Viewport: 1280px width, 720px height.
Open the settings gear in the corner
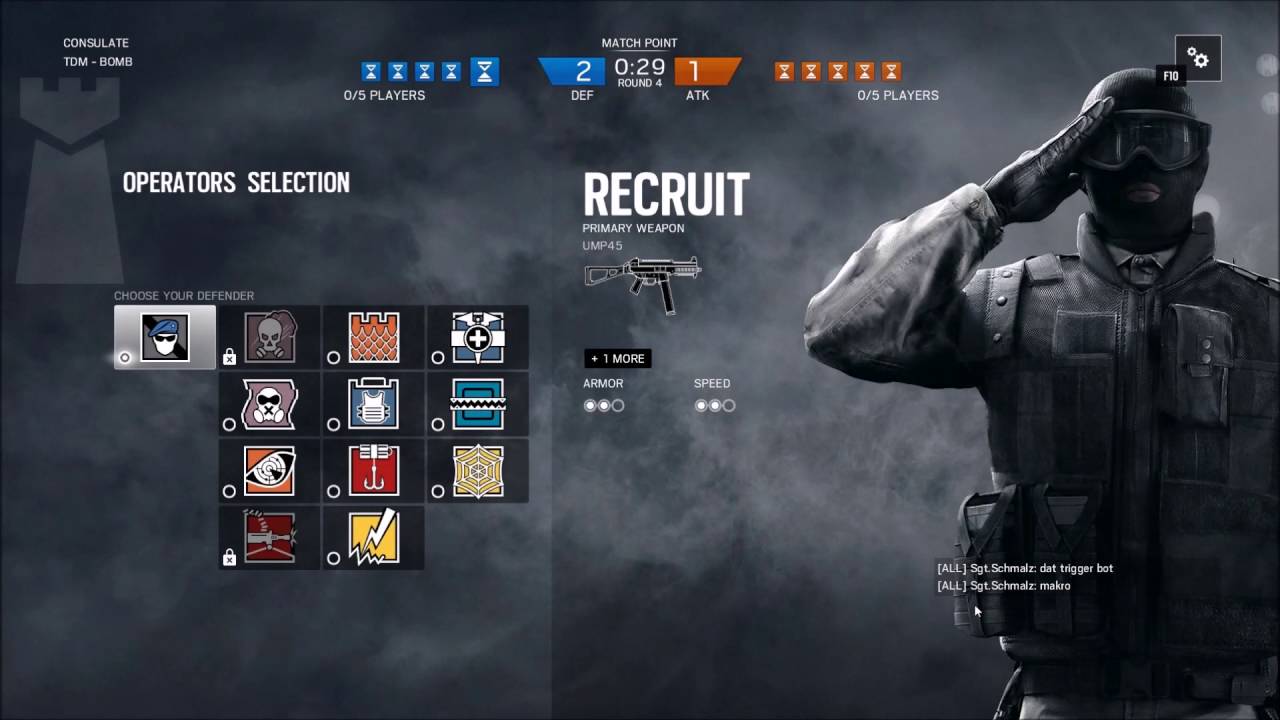coord(1197,57)
